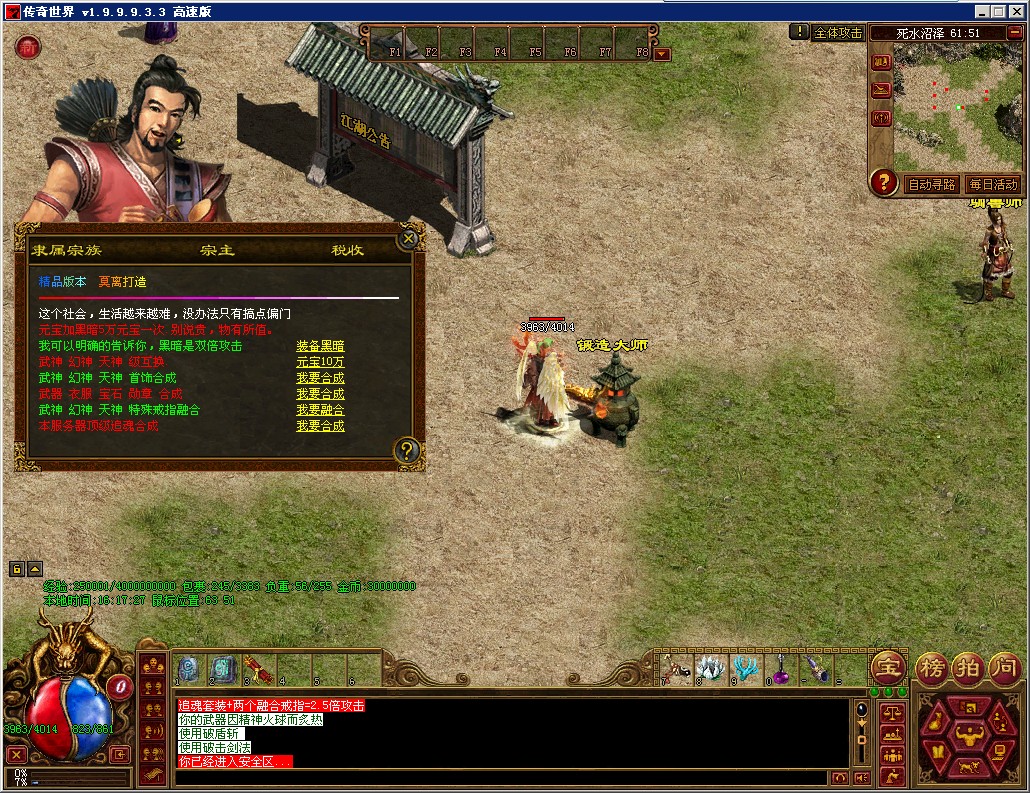Open the 拍 auction button
The width and height of the screenshot is (1030, 793).
pos(968,668)
